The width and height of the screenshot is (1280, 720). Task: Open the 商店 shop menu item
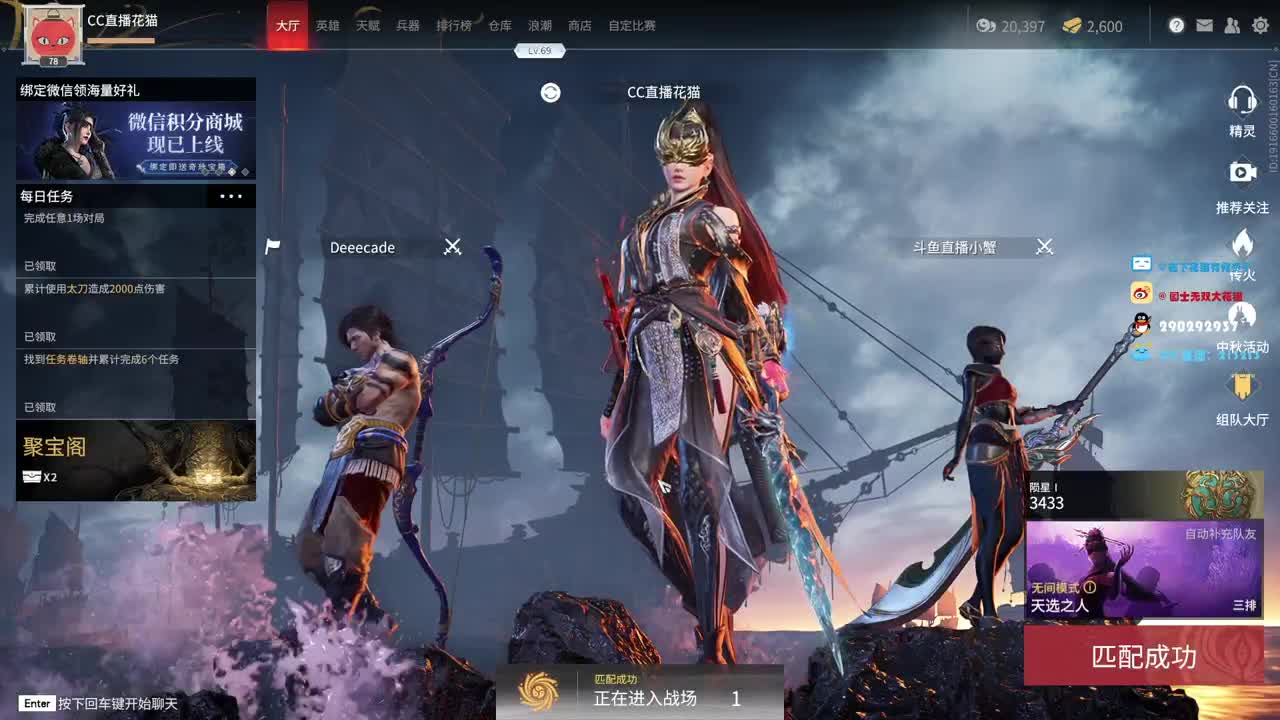(580, 26)
